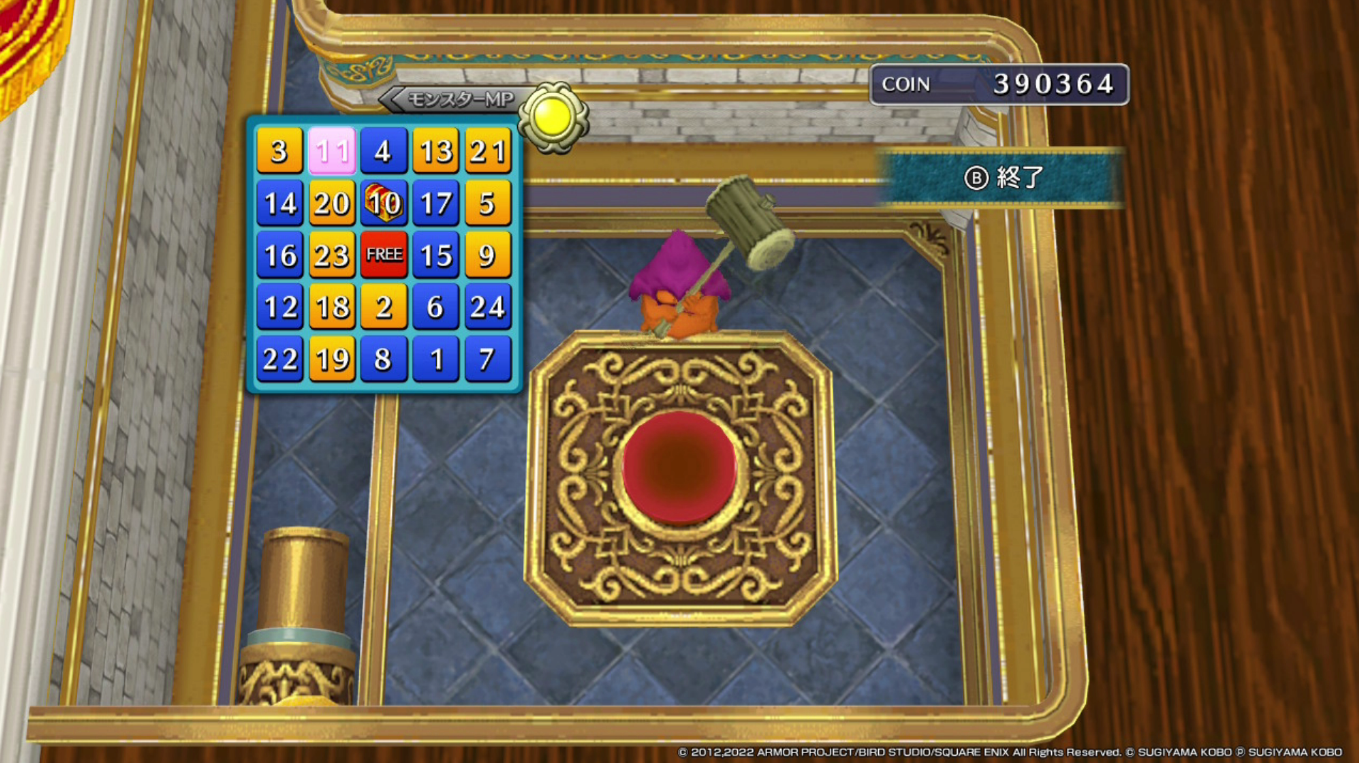This screenshot has width=1359, height=763.
Task: Choose the treasure chest tile numbered 10
Action: (x=383, y=203)
